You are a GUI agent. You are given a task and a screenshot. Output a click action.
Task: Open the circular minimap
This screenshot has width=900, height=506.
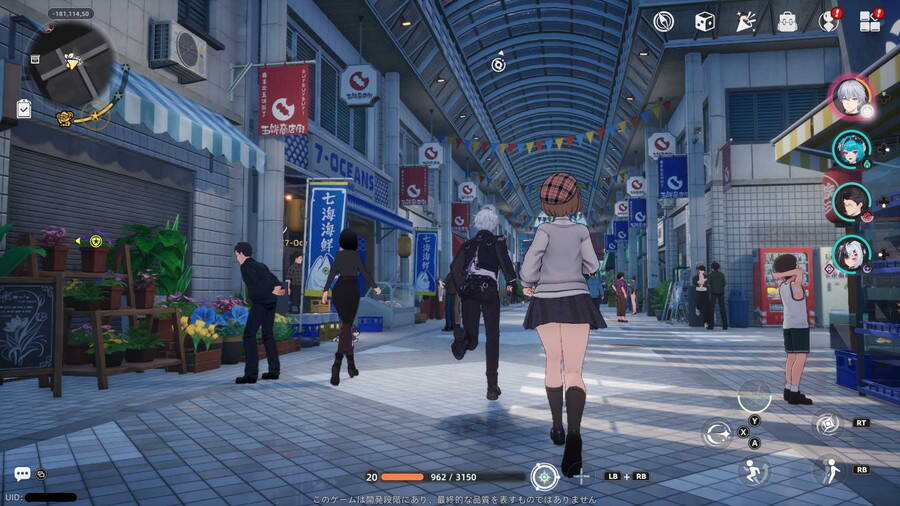[x=70, y=62]
